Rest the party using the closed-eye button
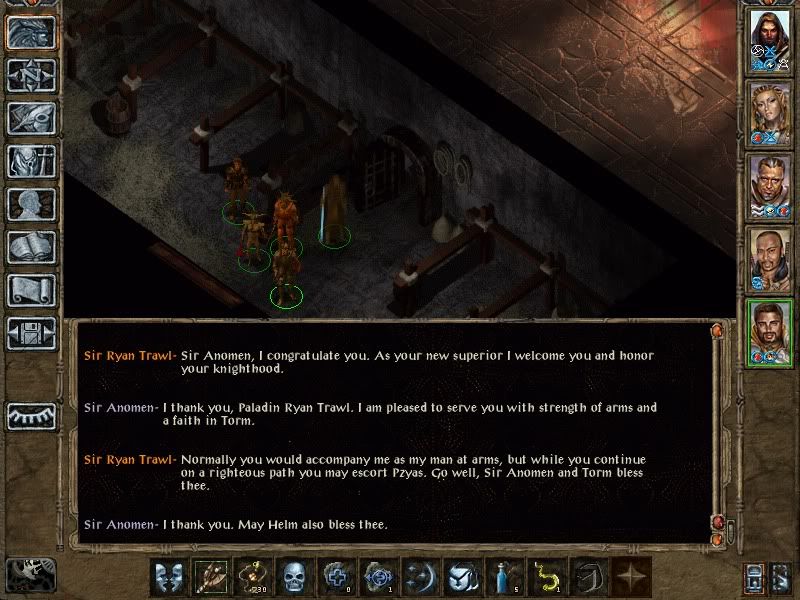This screenshot has height=600, width=800. 31,415
